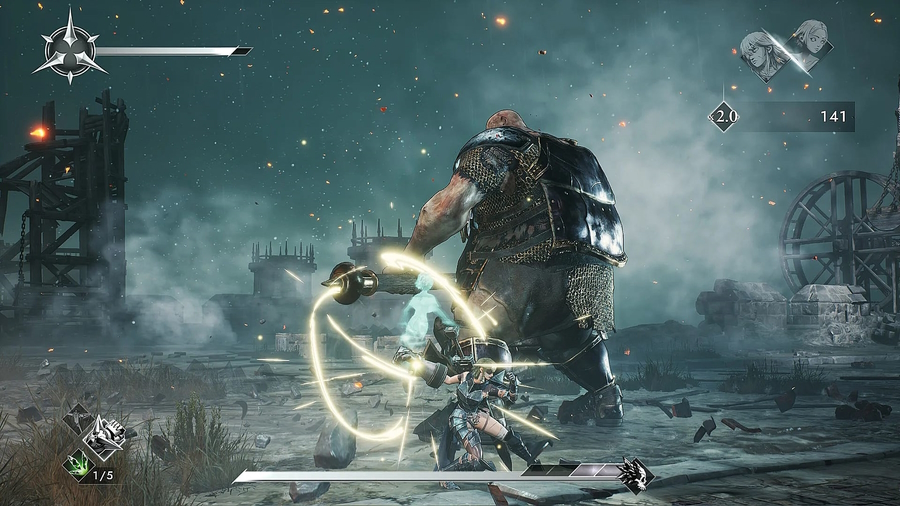Activate the armored gauntlet weapon icon

pyautogui.click(x=103, y=435)
